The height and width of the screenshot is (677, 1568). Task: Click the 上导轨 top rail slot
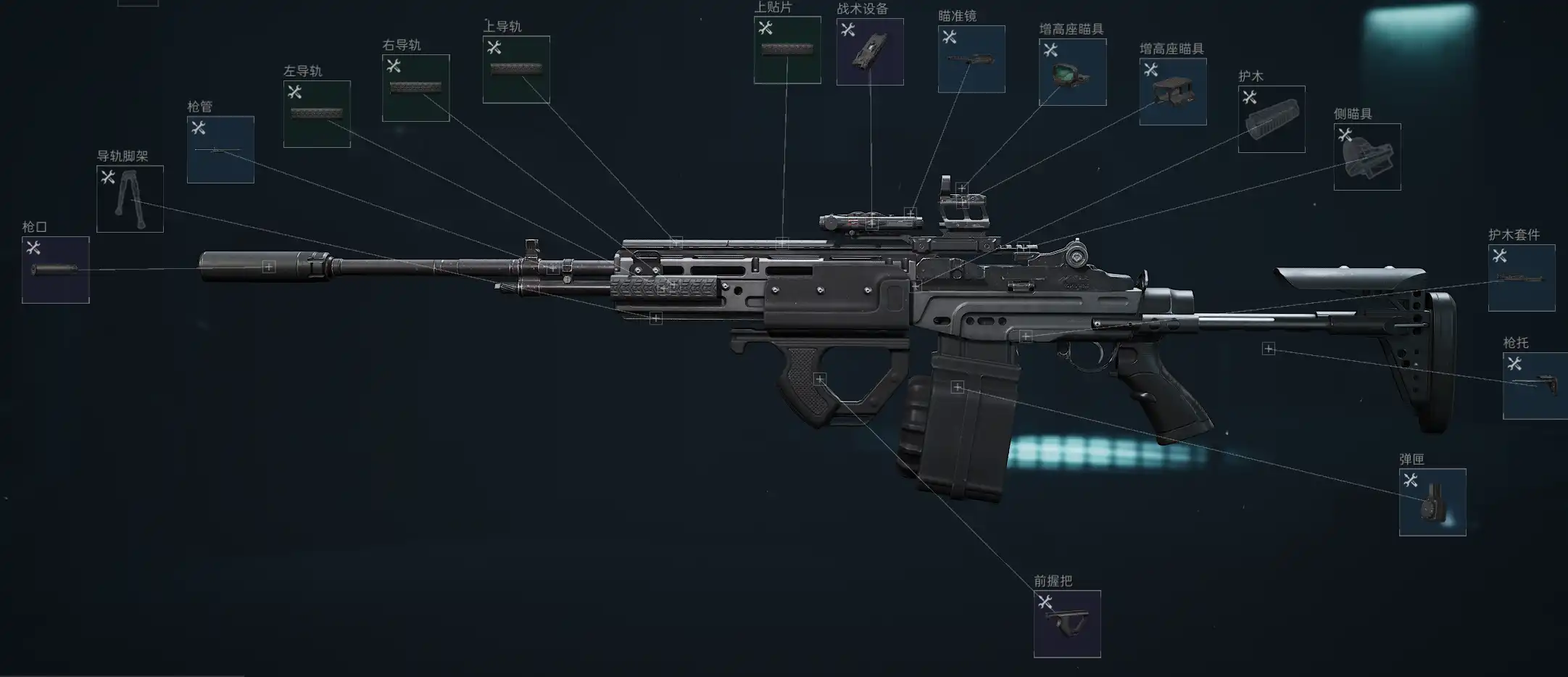point(516,70)
